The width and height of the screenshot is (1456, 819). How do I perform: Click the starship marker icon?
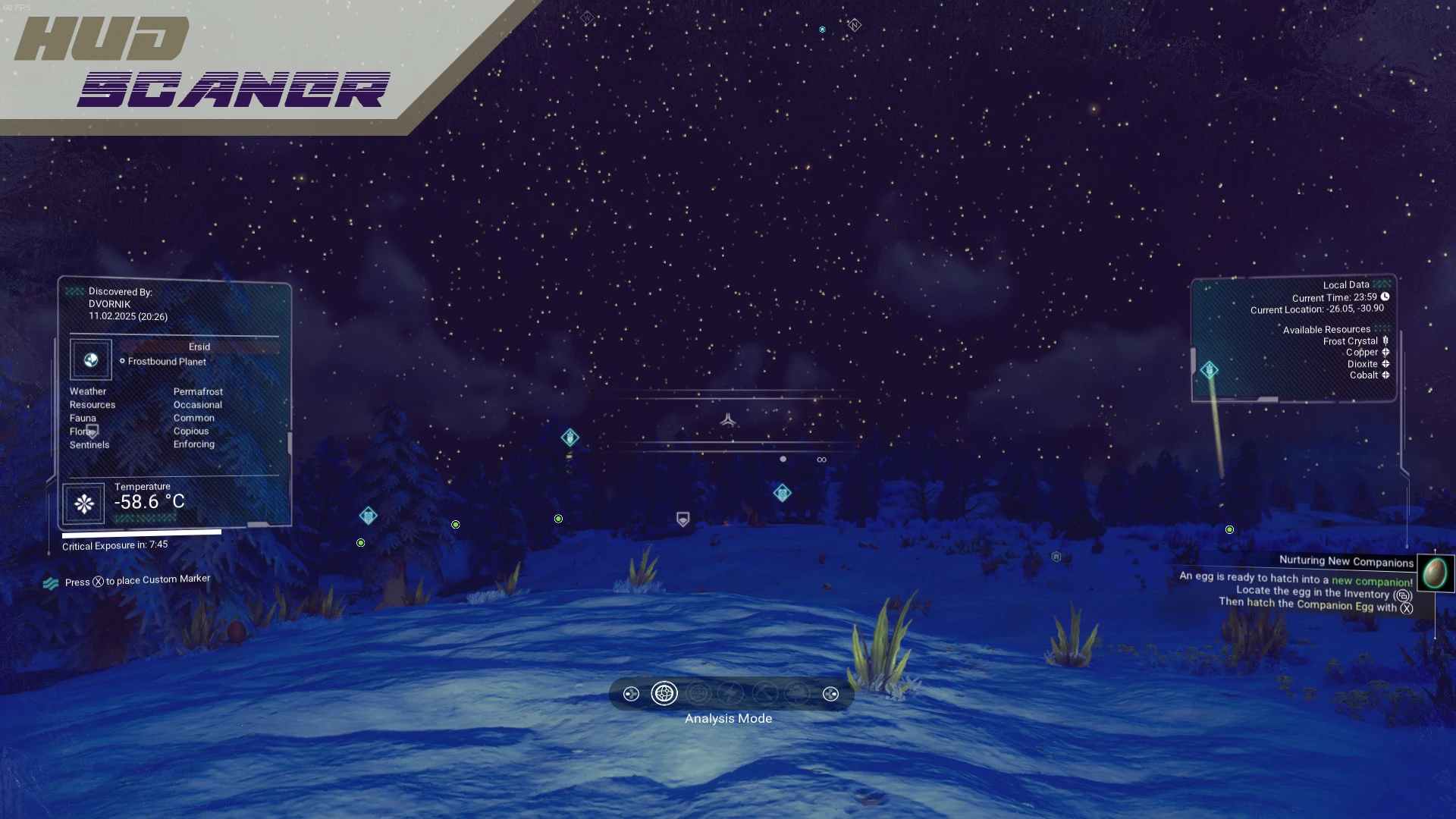point(728,419)
